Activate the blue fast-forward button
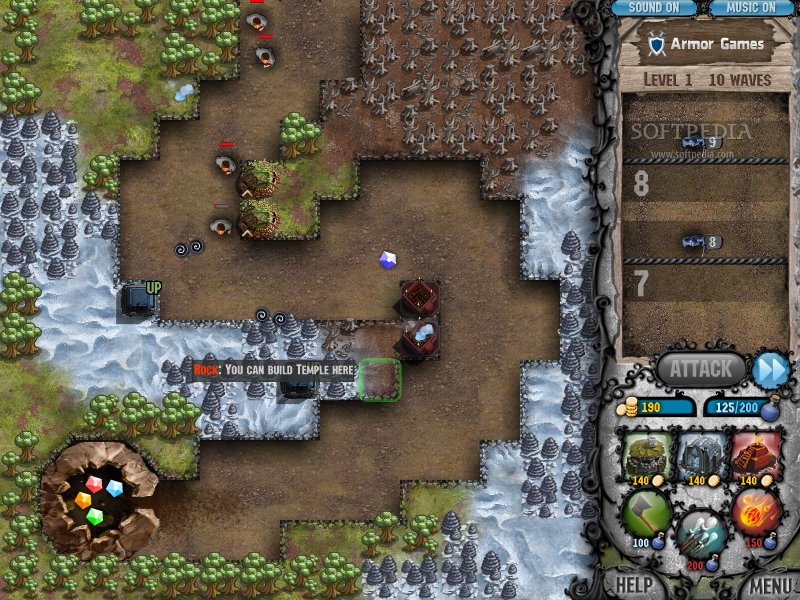This screenshot has height=600, width=800. (770, 369)
